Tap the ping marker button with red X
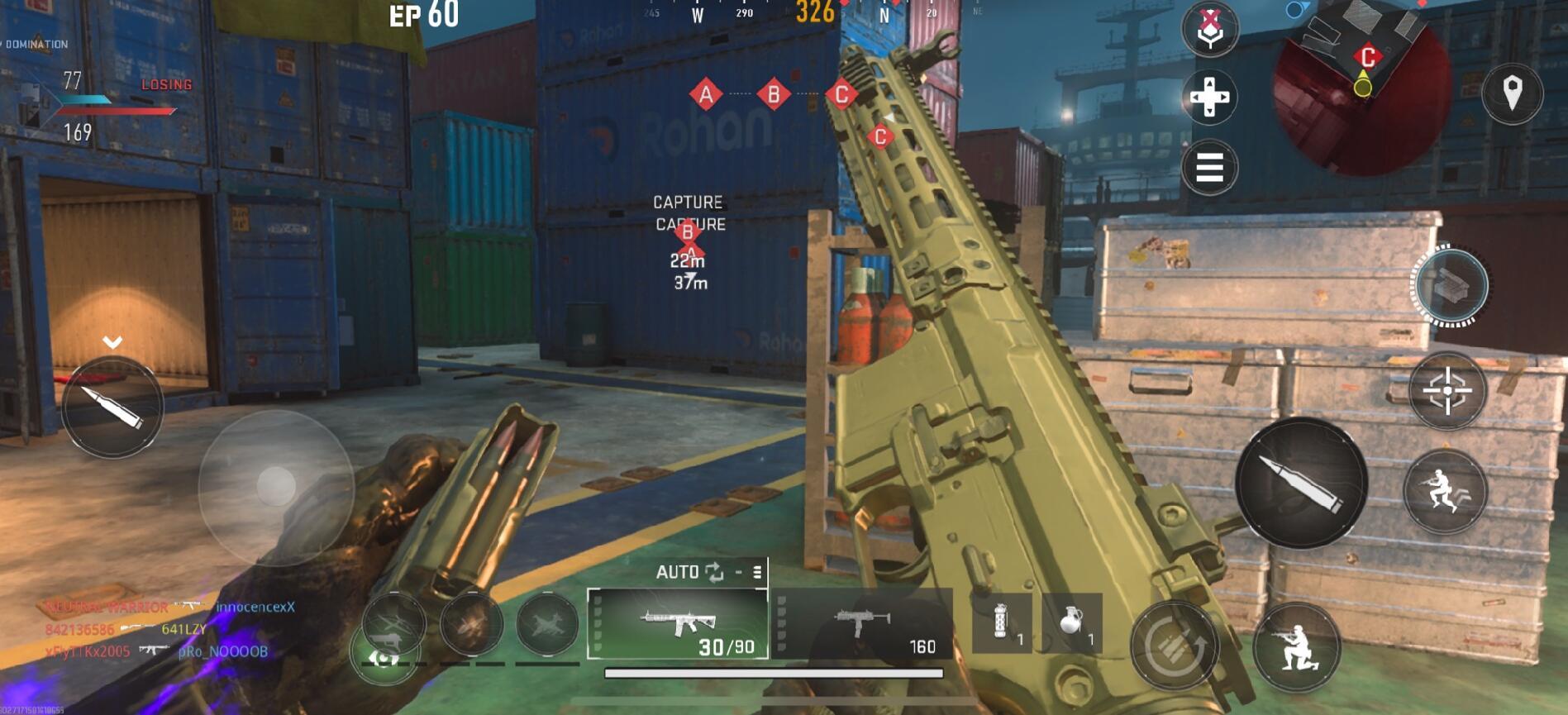The image size is (1568, 715). (x=1210, y=29)
